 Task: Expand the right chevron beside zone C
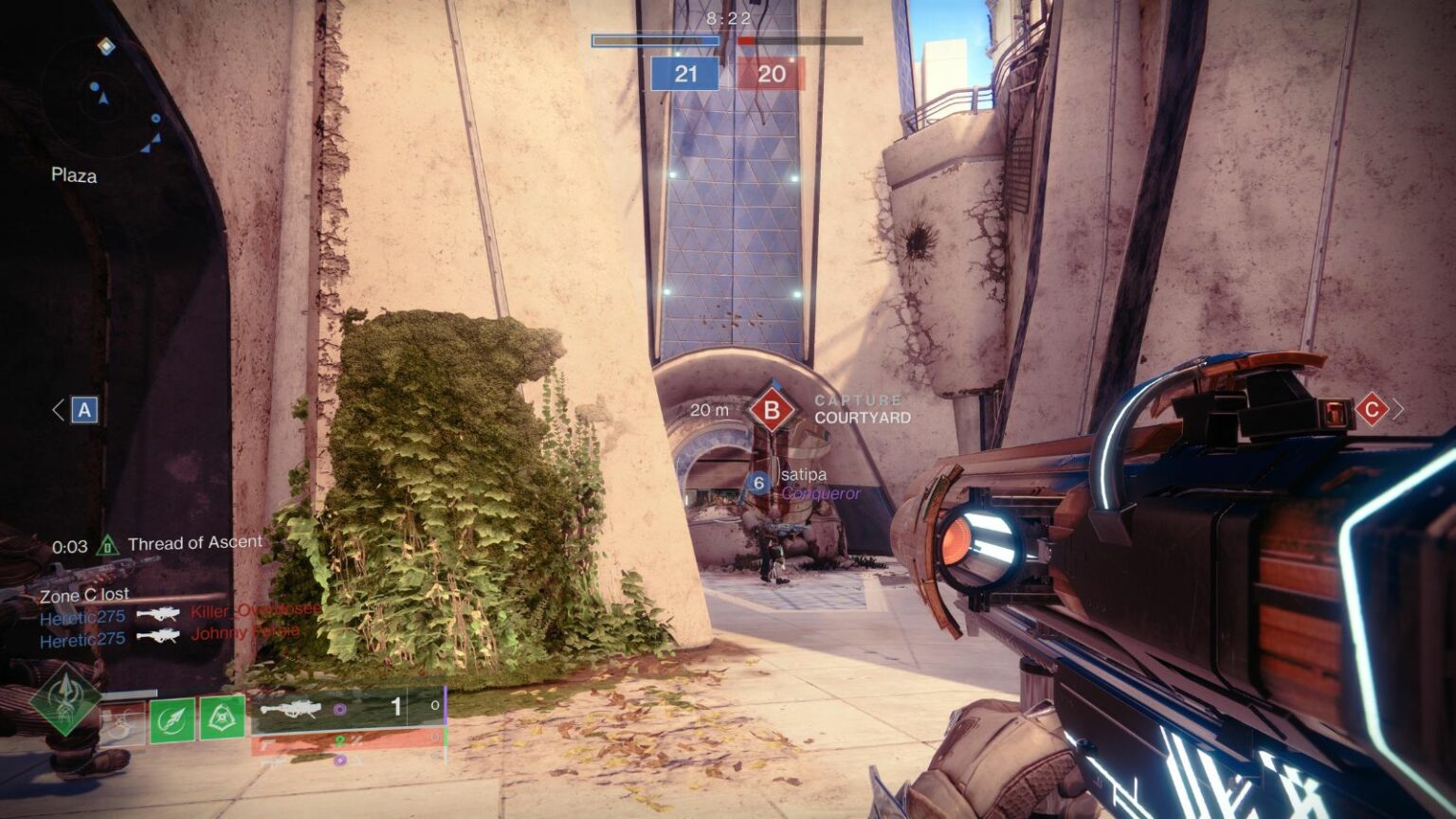[x=1398, y=408]
